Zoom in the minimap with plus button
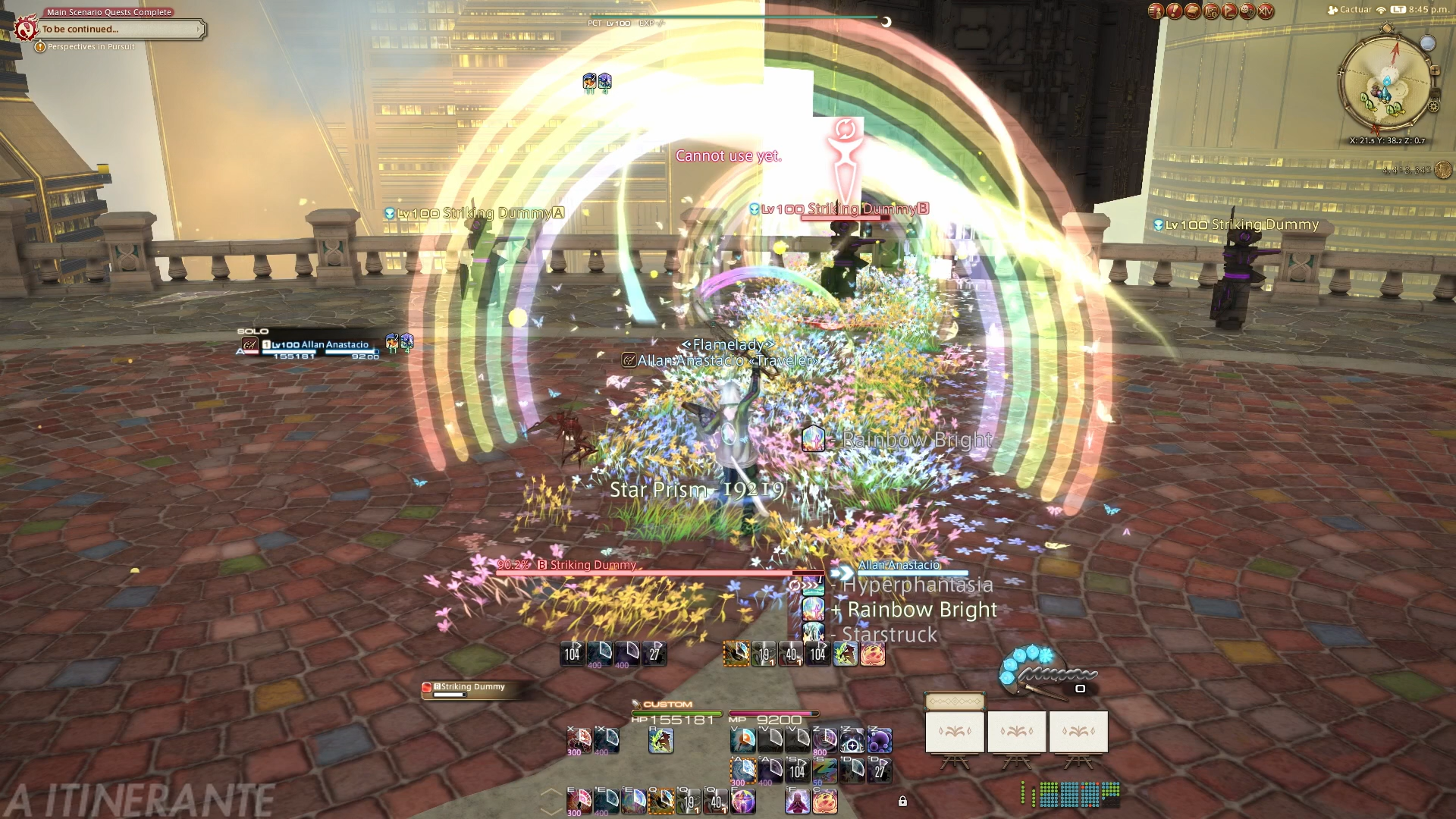Screen dimensions: 1456x819 (1434, 71)
